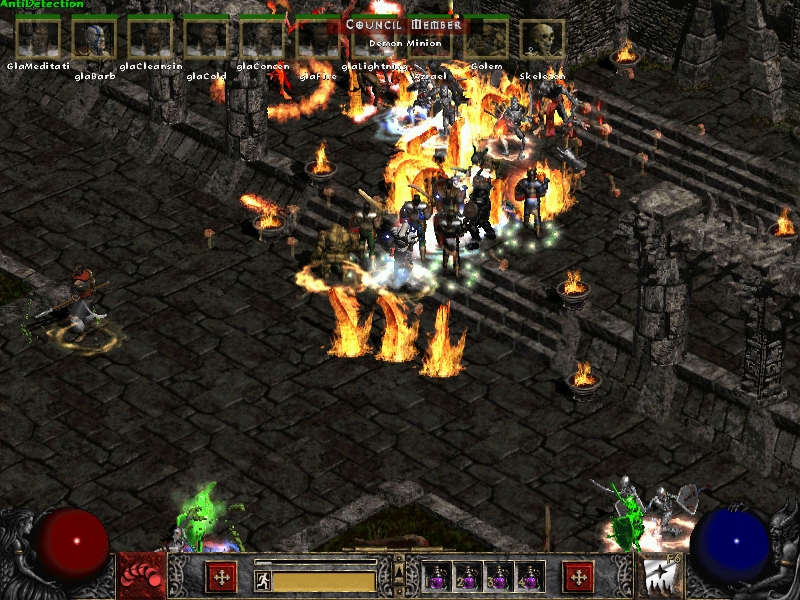Open the right mouse skill selector
Image resolution: width=800 pixels, height=600 pixels.
[657, 576]
